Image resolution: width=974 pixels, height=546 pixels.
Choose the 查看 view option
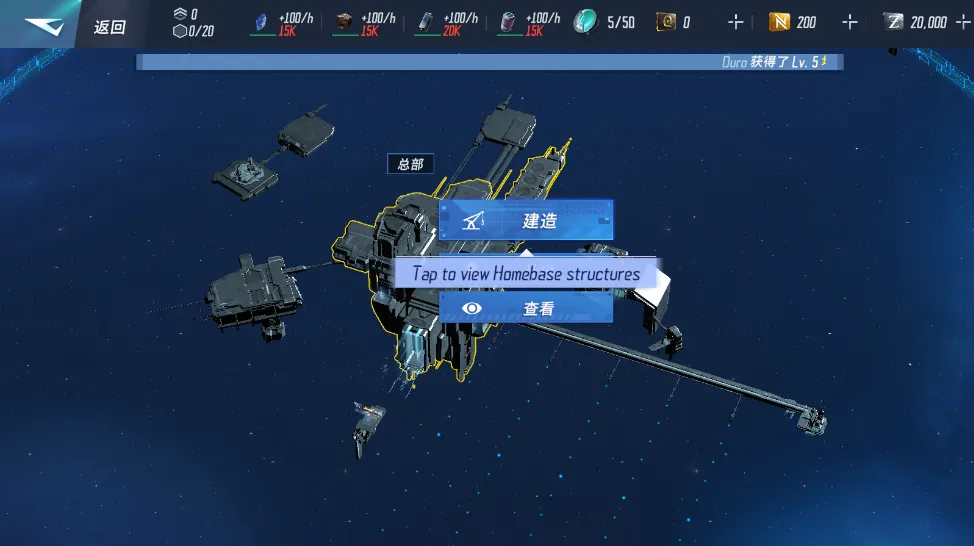tap(526, 309)
